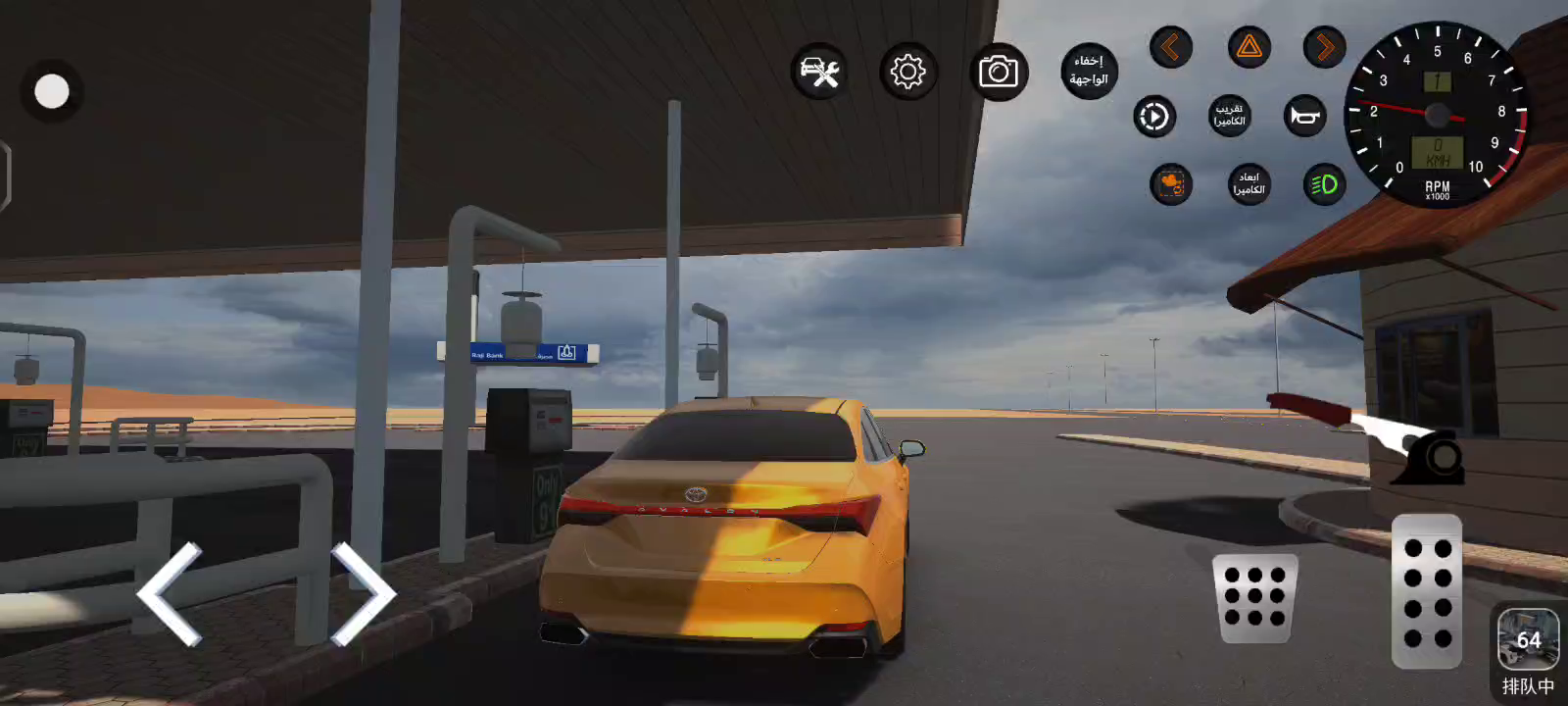This screenshot has width=1568, height=706.
Task: Open the car repair menu
Action: pos(819,72)
